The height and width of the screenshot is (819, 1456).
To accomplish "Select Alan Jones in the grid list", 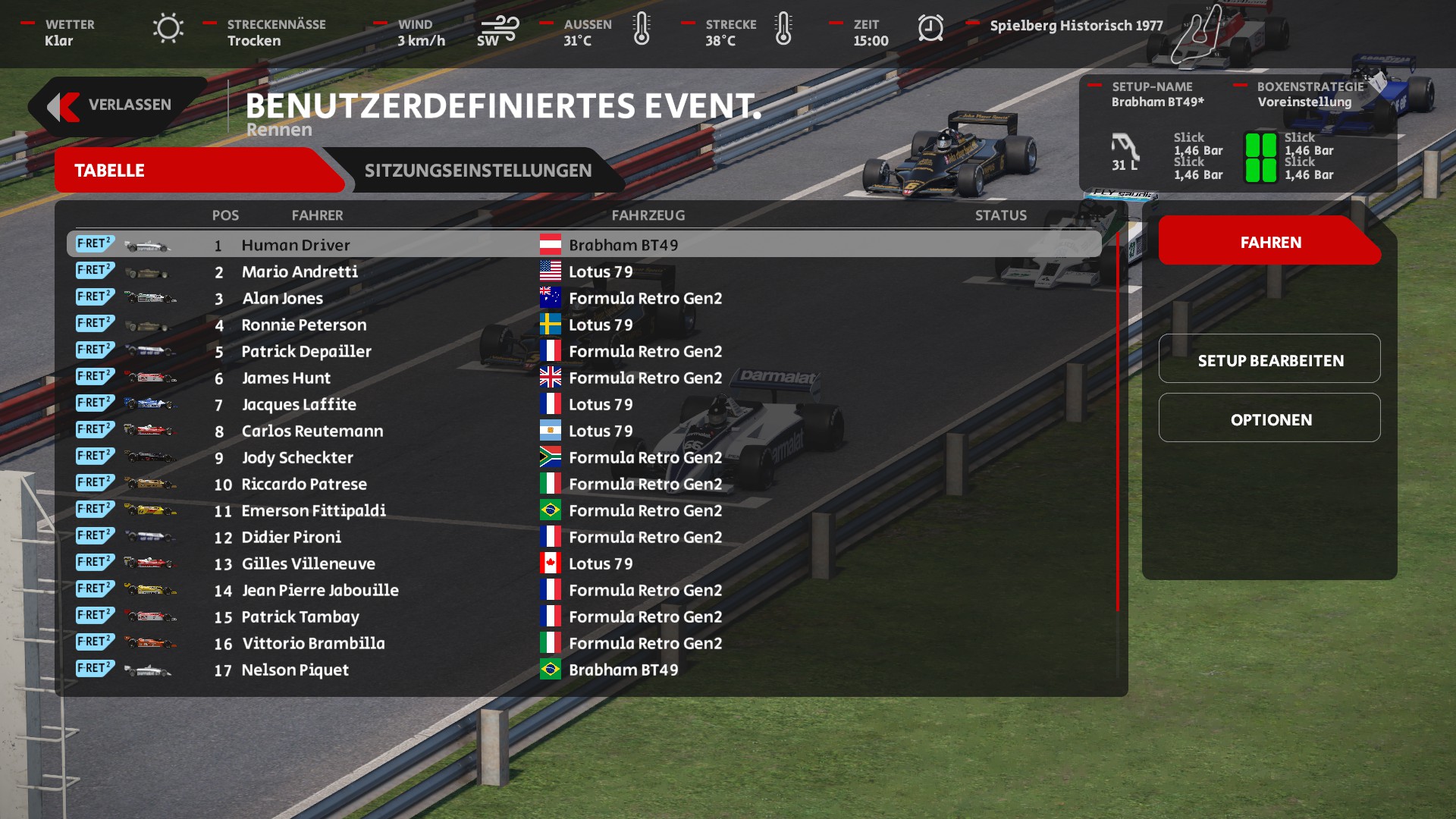I will [282, 298].
